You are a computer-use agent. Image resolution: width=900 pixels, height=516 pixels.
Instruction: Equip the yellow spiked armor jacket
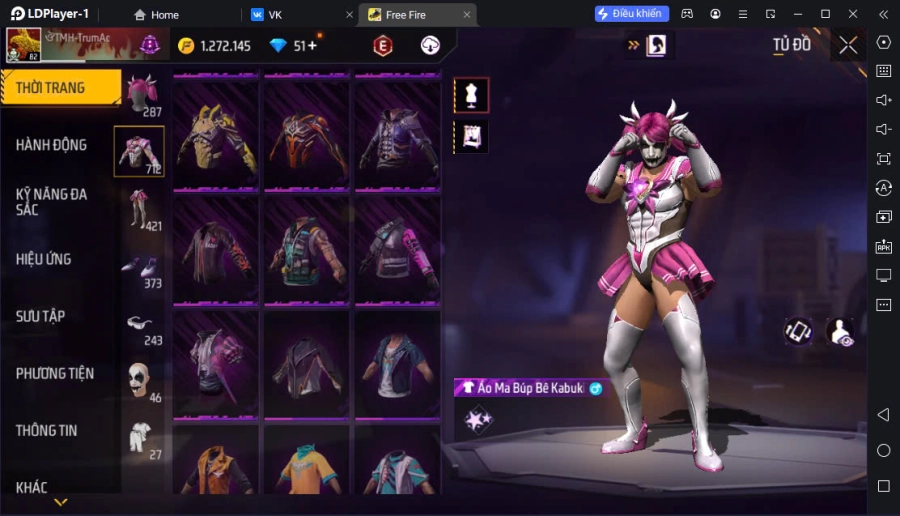point(215,136)
